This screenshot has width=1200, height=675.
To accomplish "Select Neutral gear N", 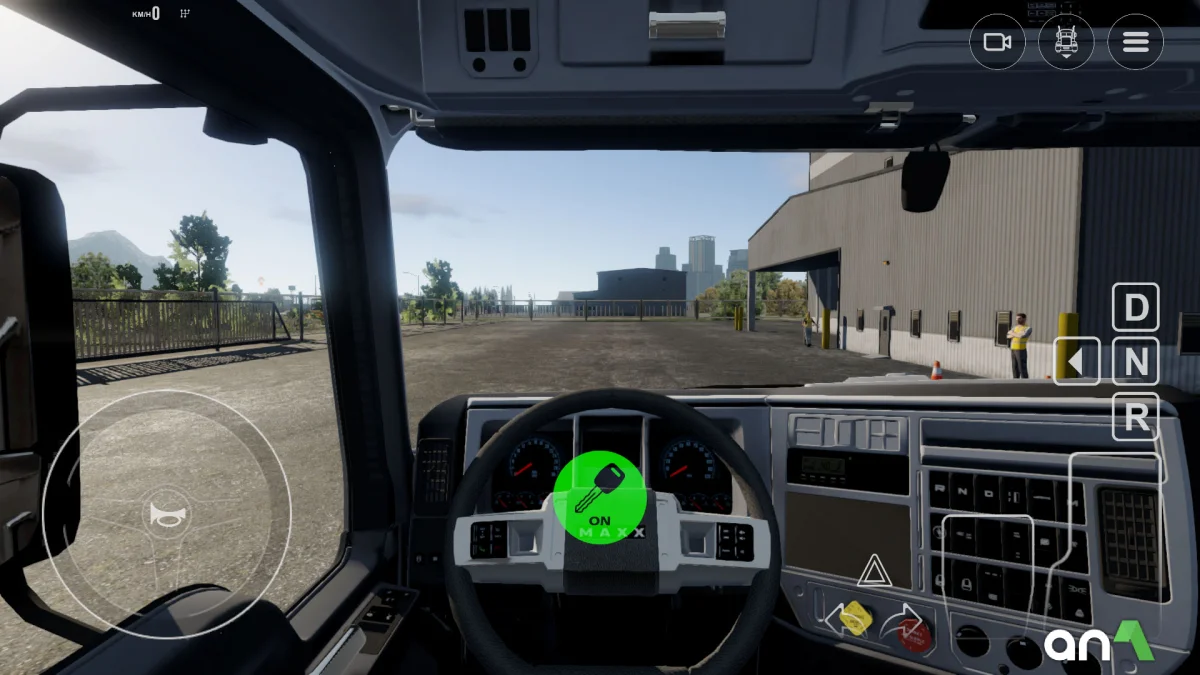I will (x=1136, y=362).
